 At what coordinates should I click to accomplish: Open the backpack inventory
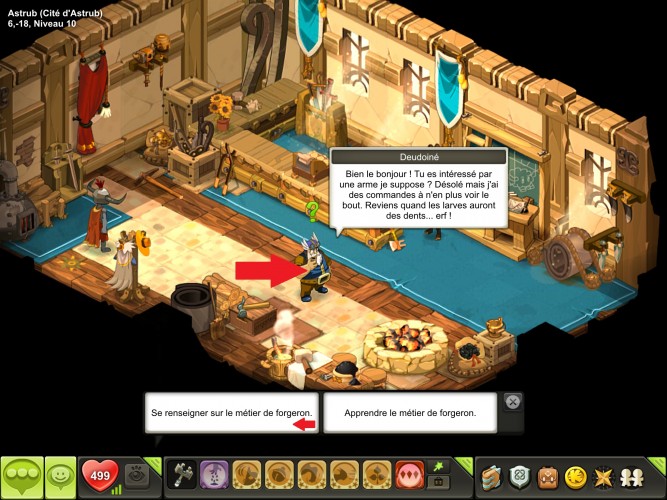pos(548,476)
